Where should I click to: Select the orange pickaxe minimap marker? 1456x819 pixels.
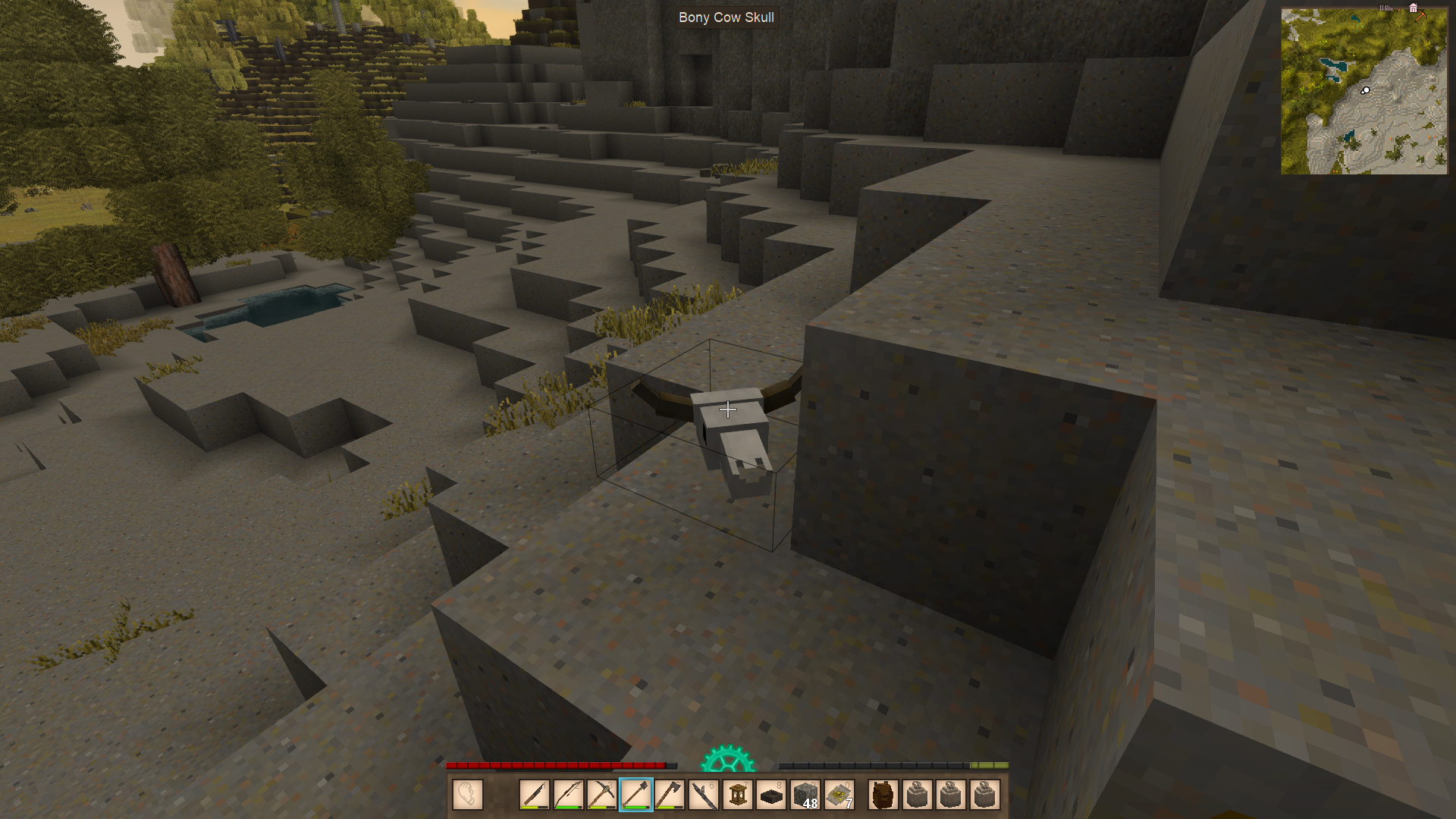coord(1421,15)
